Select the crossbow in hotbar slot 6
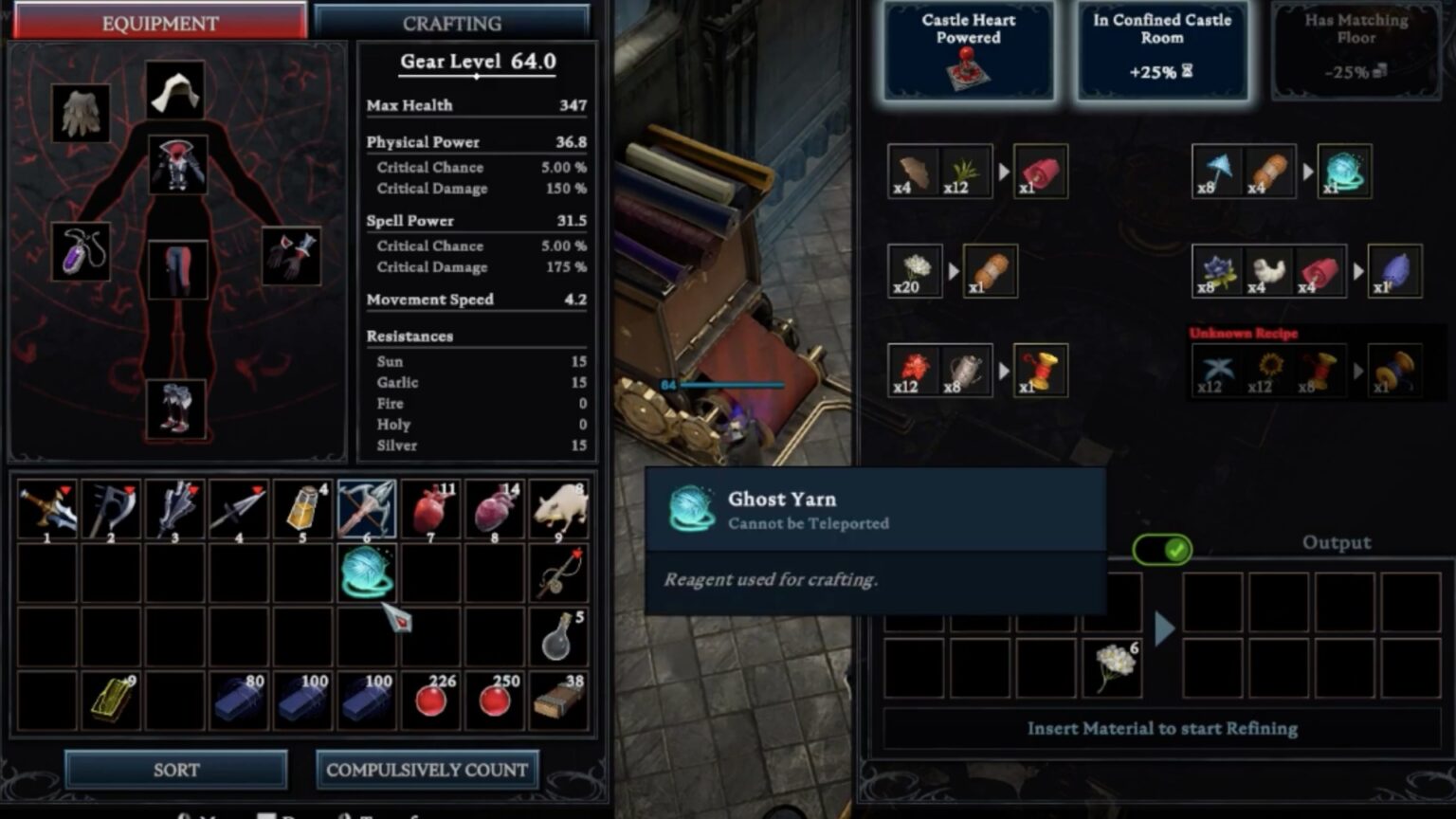 point(367,508)
